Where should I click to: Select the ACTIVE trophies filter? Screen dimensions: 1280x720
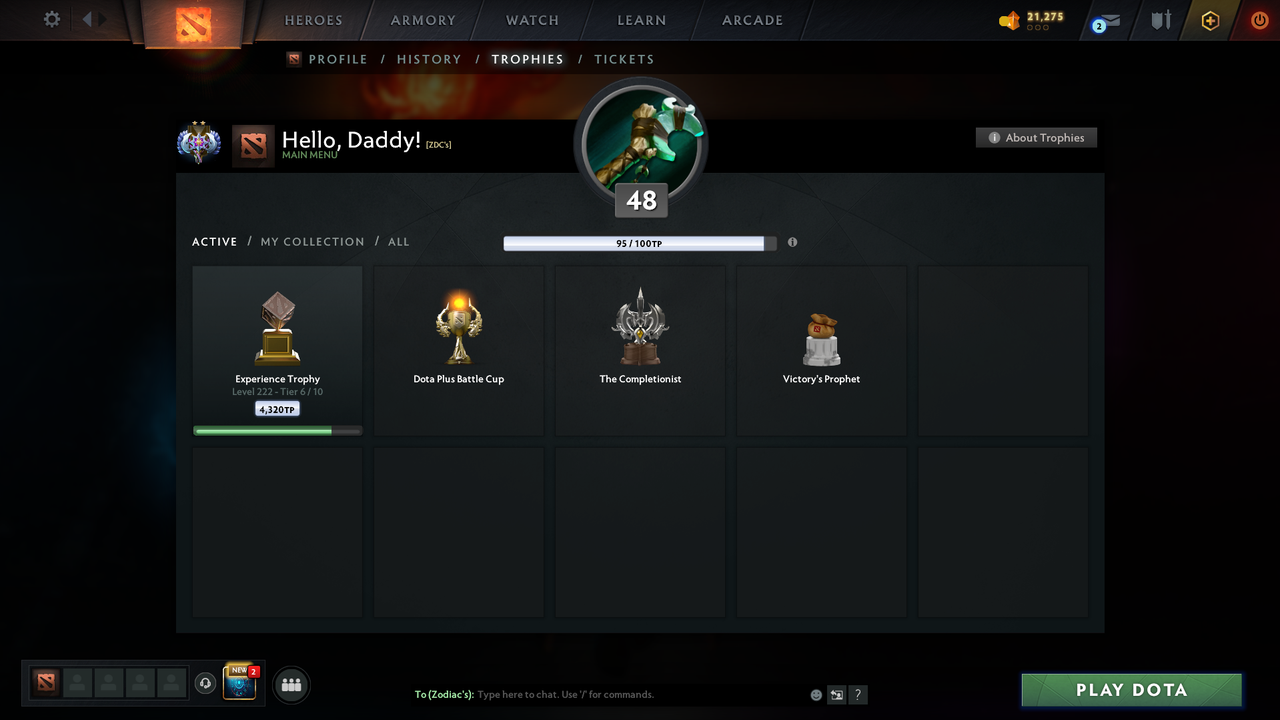[x=214, y=241]
